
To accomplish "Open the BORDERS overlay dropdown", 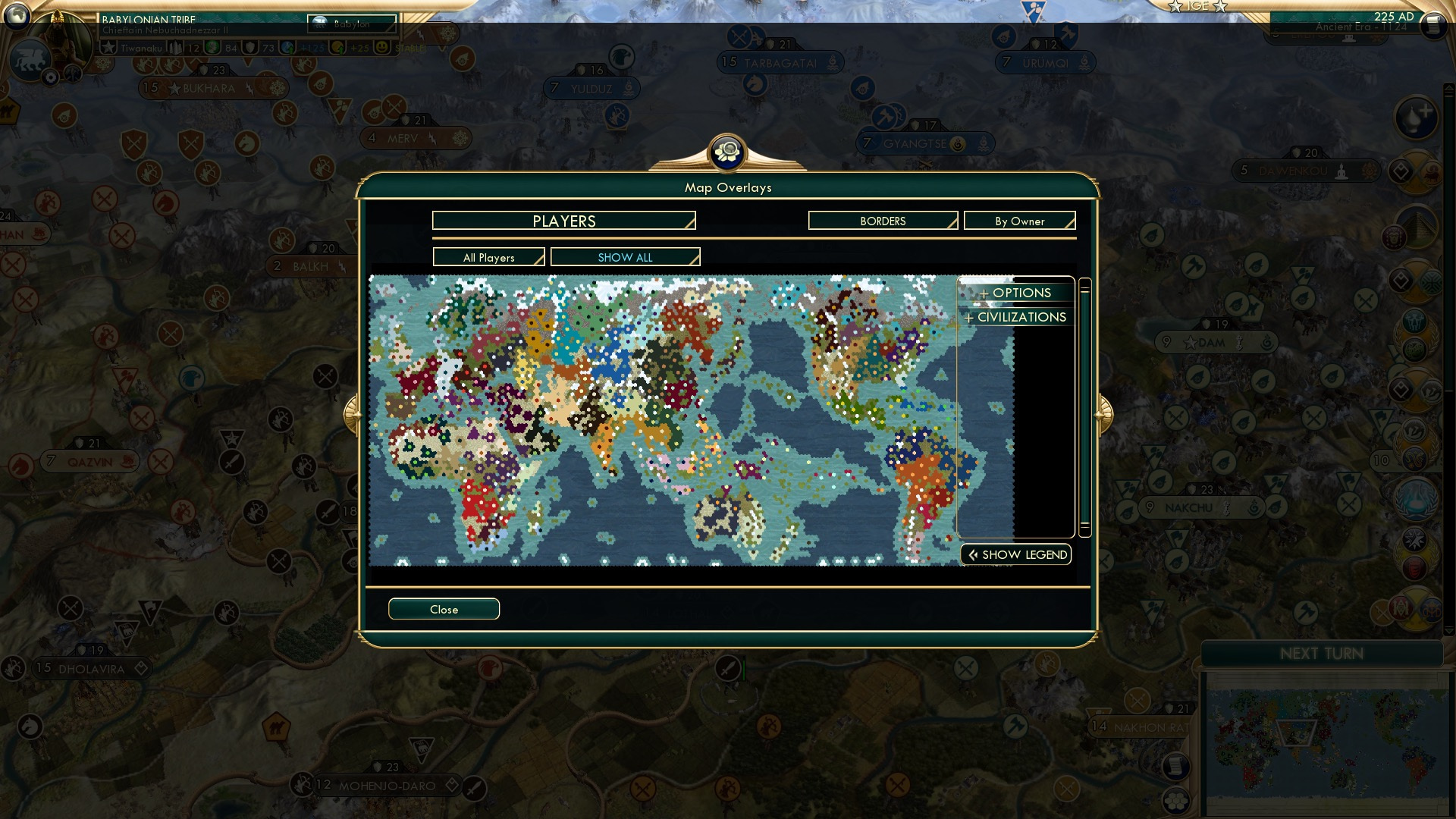I will pos(882,221).
